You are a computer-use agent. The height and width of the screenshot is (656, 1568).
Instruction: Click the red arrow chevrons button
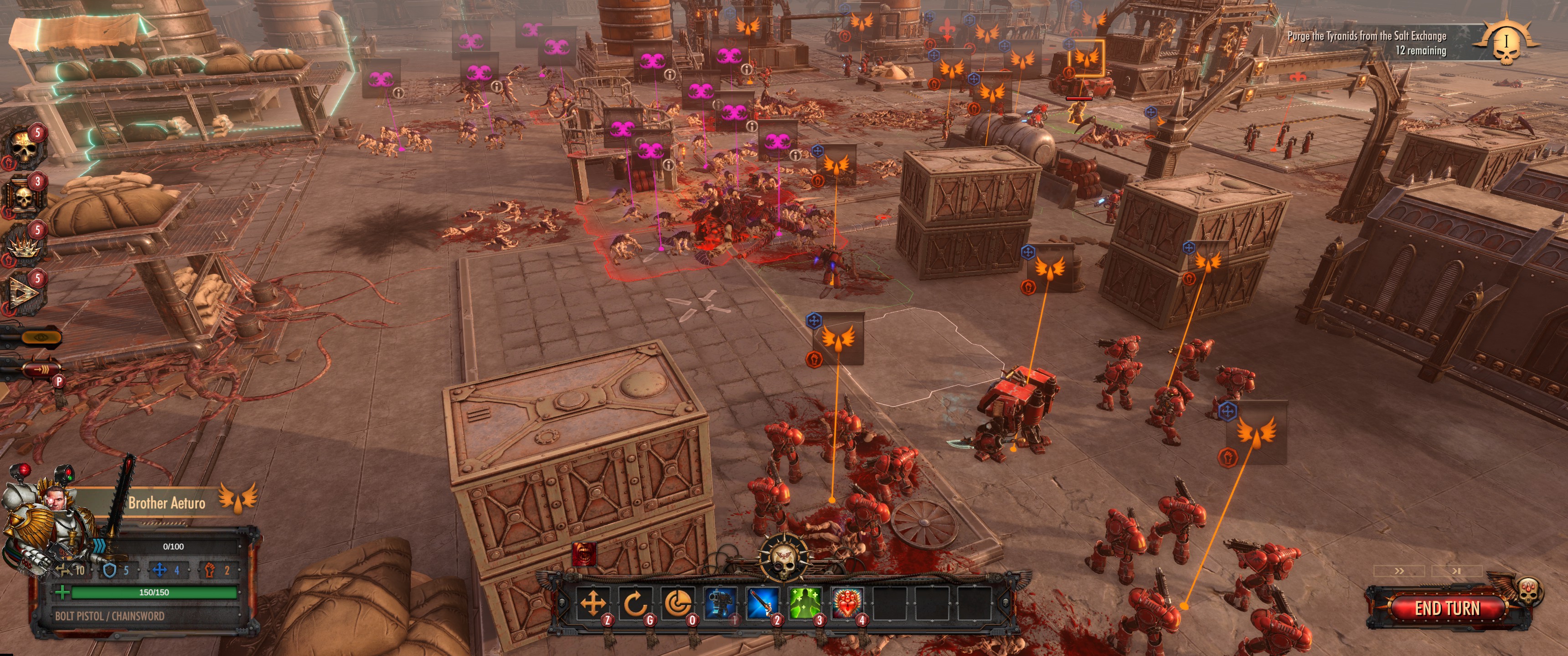pos(40,369)
